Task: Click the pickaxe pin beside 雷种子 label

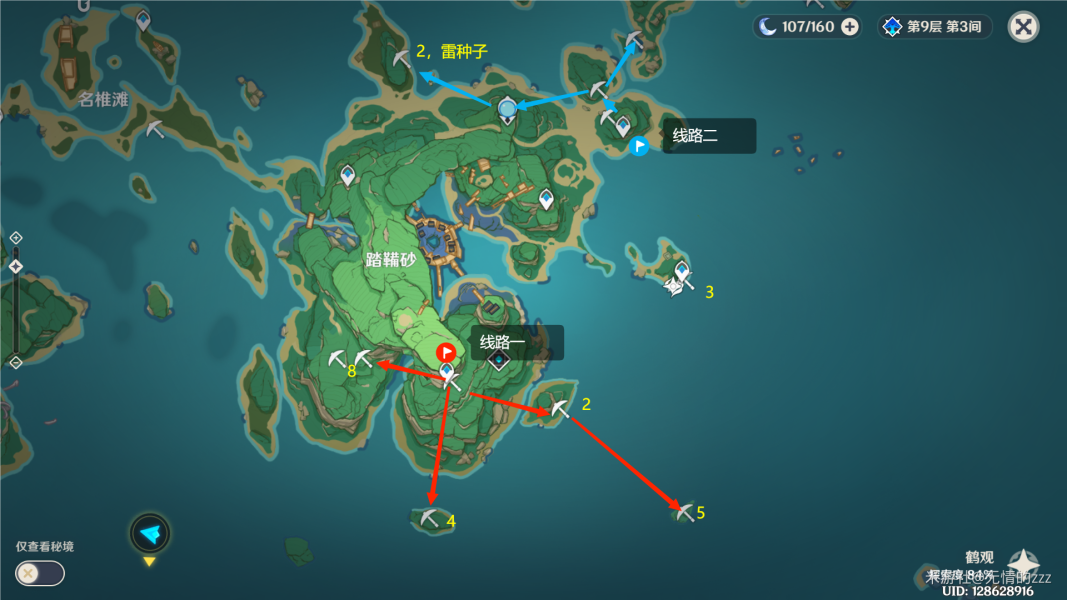Action: [401, 58]
